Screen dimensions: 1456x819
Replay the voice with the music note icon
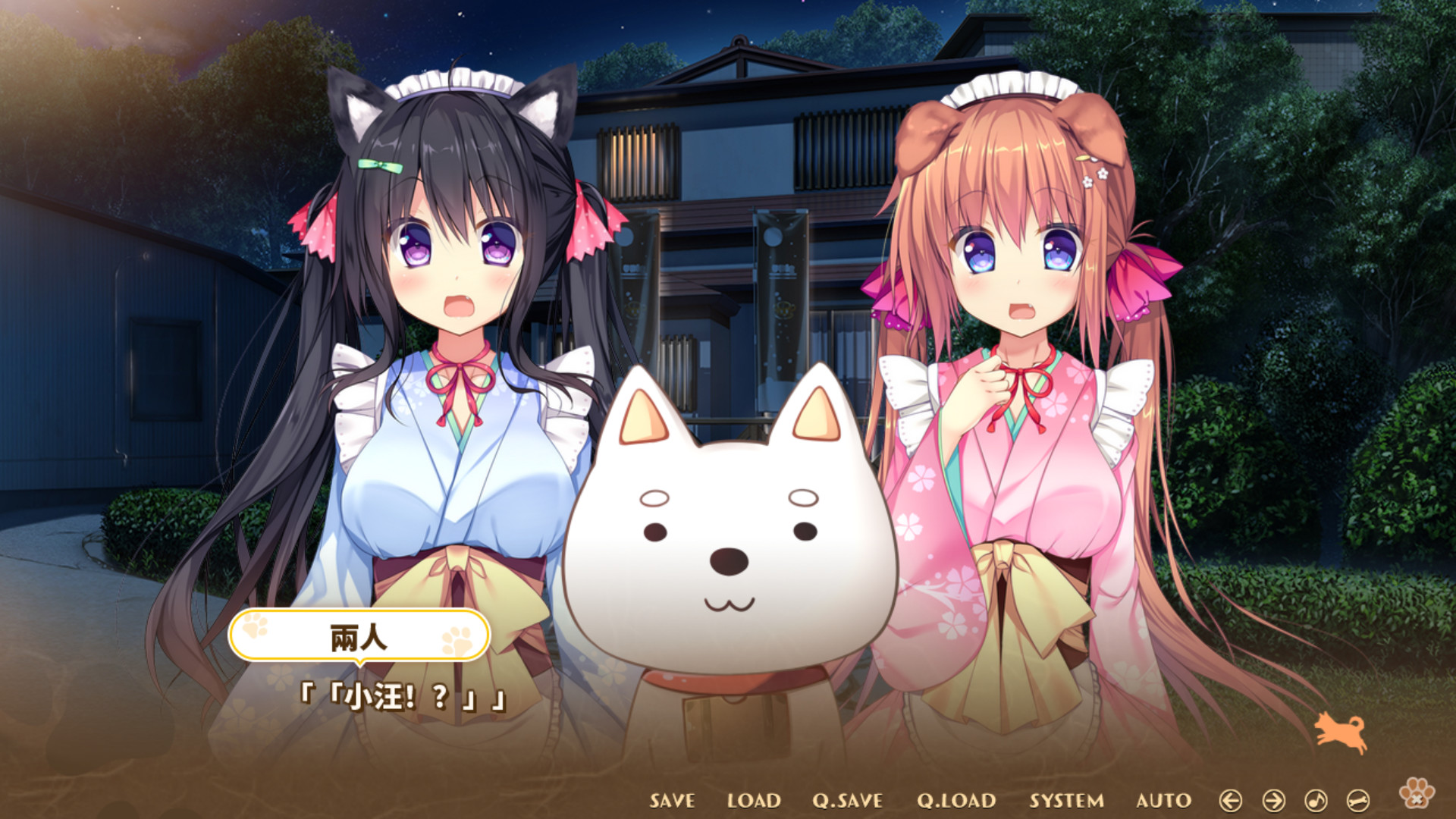tap(1316, 801)
